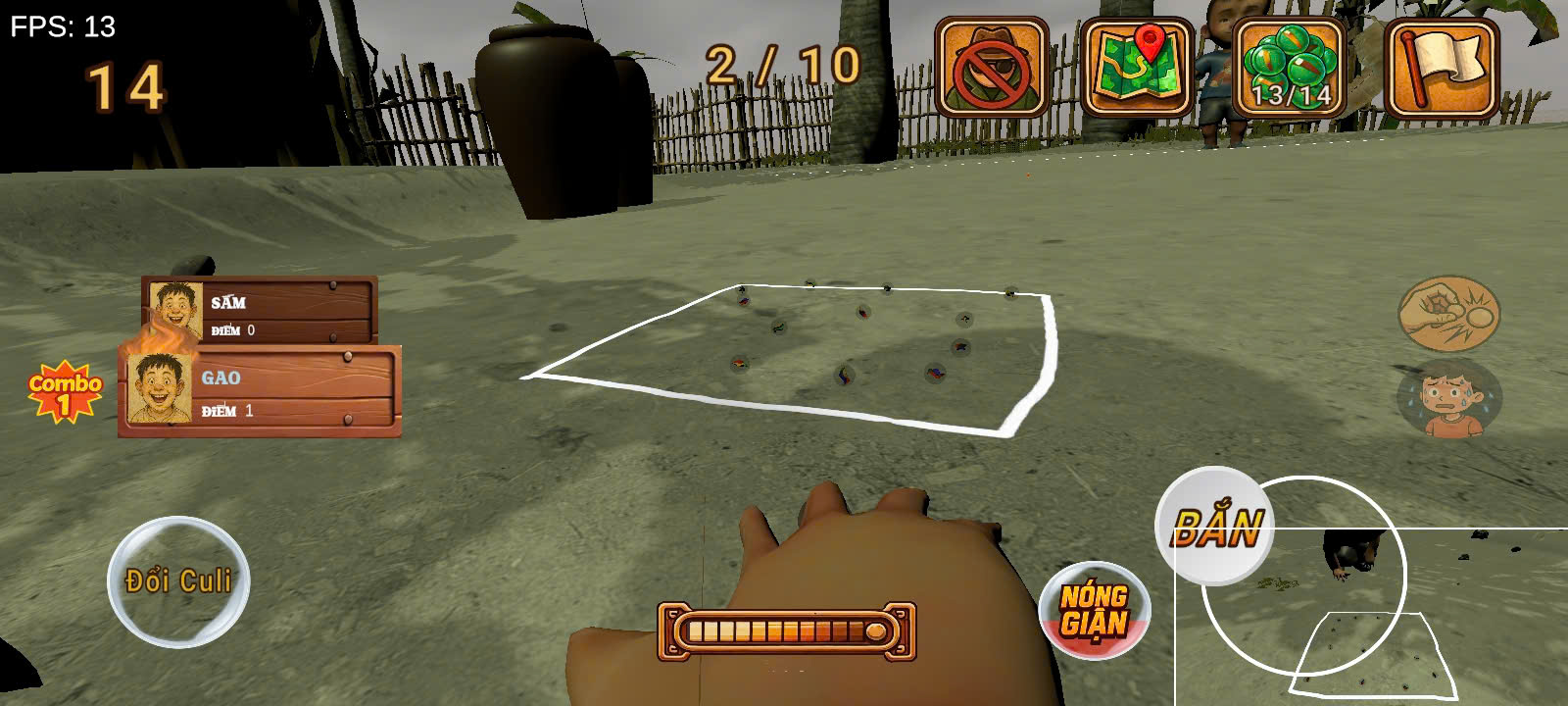This screenshot has width=1568, height=706.
Task: Open the map view icon
Action: click(1137, 67)
